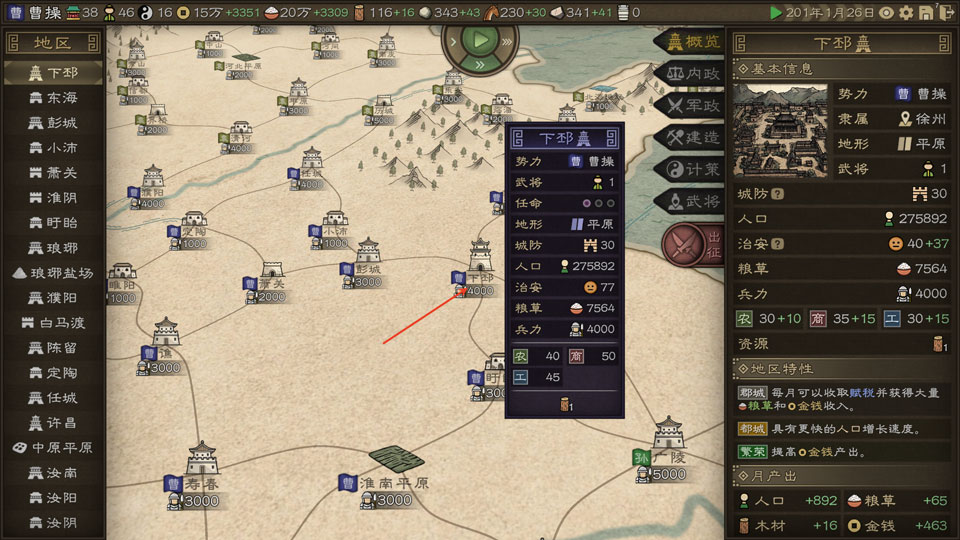This screenshot has height=540, width=960.
Task: Select 白马渡 in the region list
Action: tap(54, 323)
